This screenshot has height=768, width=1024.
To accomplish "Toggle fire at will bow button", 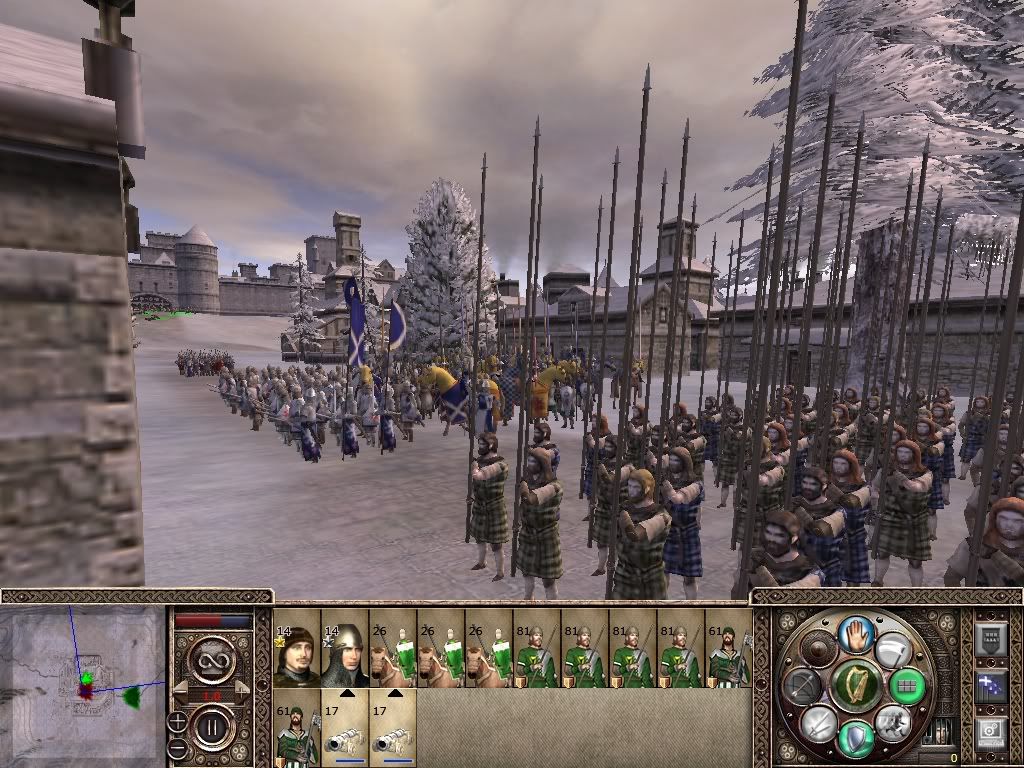I will click(x=803, y=686).
